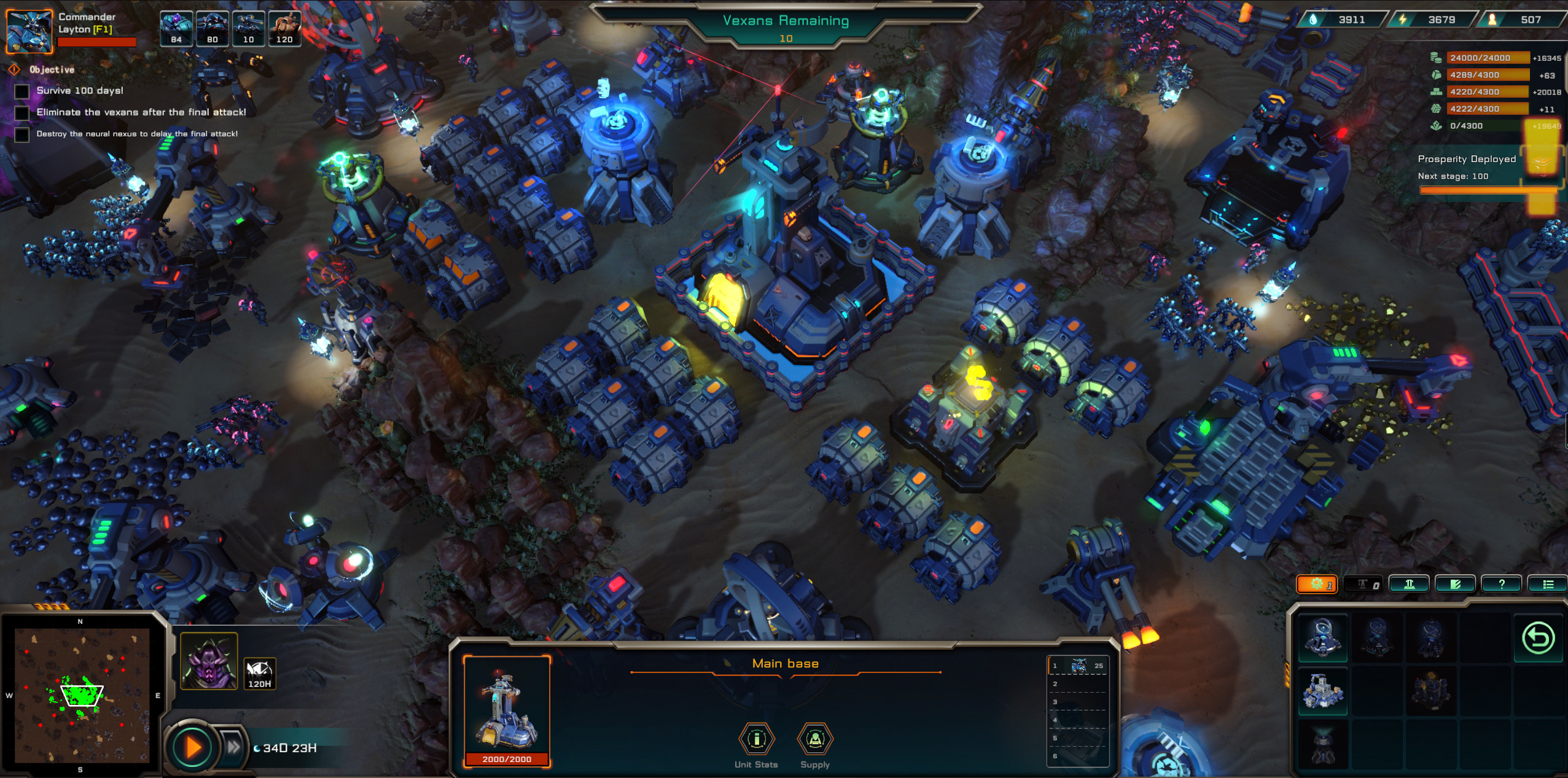Check the Eliminate the vexans objective
Screen dimensions: 1568x778
22,112
